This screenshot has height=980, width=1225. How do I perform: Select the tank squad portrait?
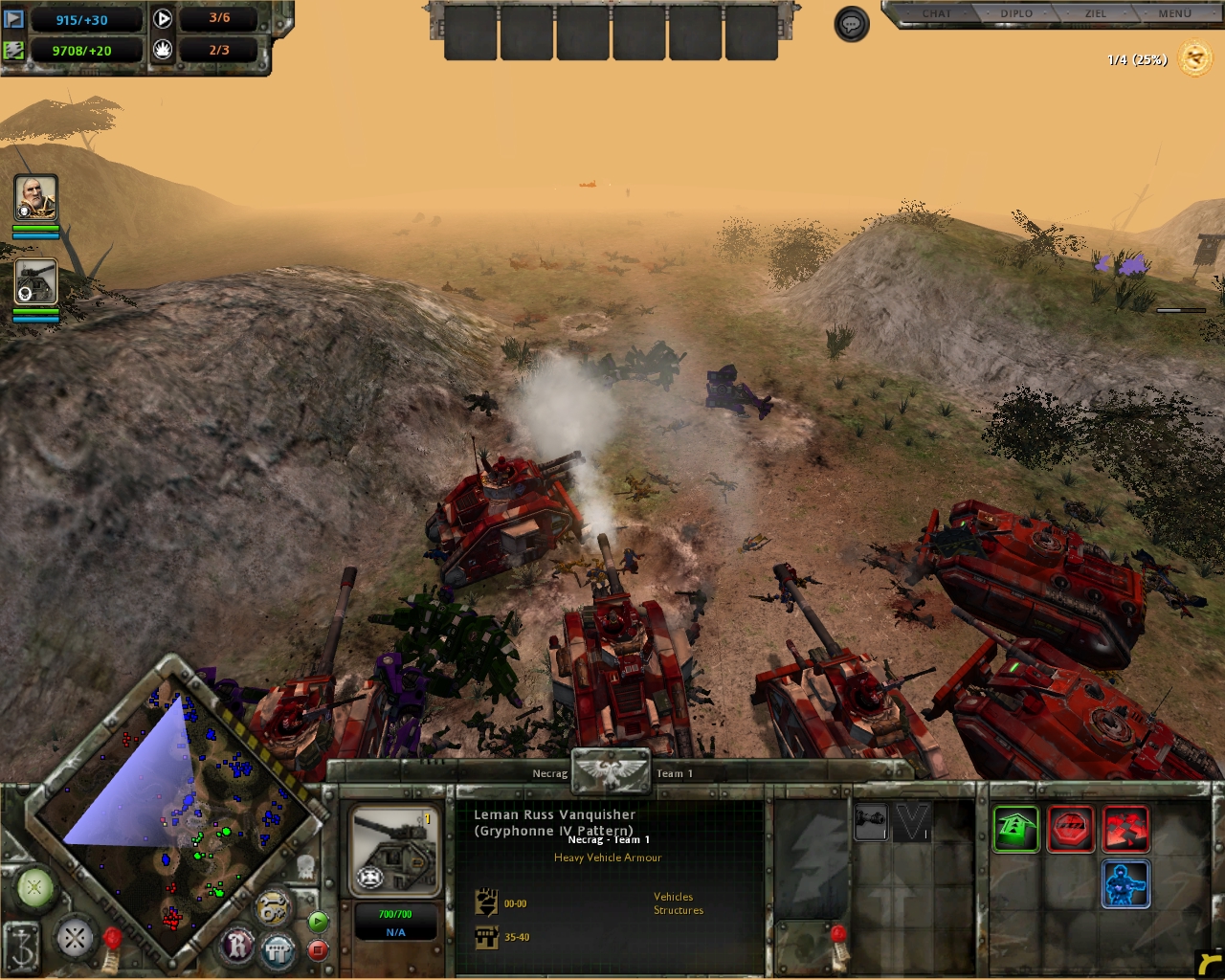36,282
